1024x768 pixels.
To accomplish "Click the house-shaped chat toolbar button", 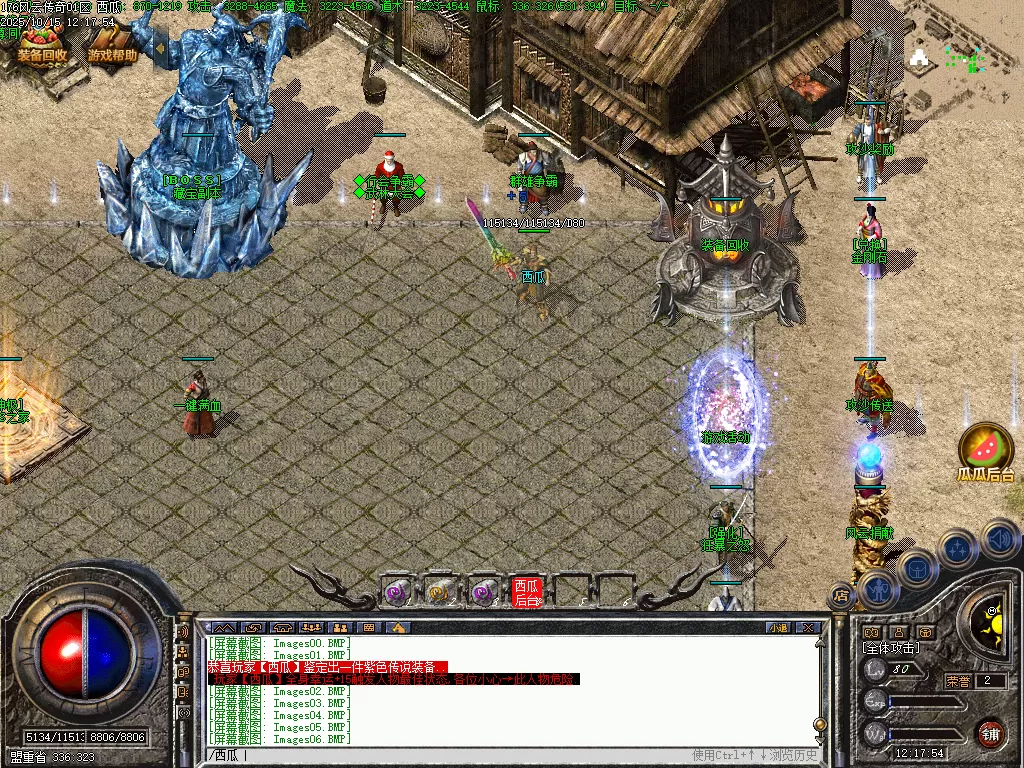I will 398,627.
